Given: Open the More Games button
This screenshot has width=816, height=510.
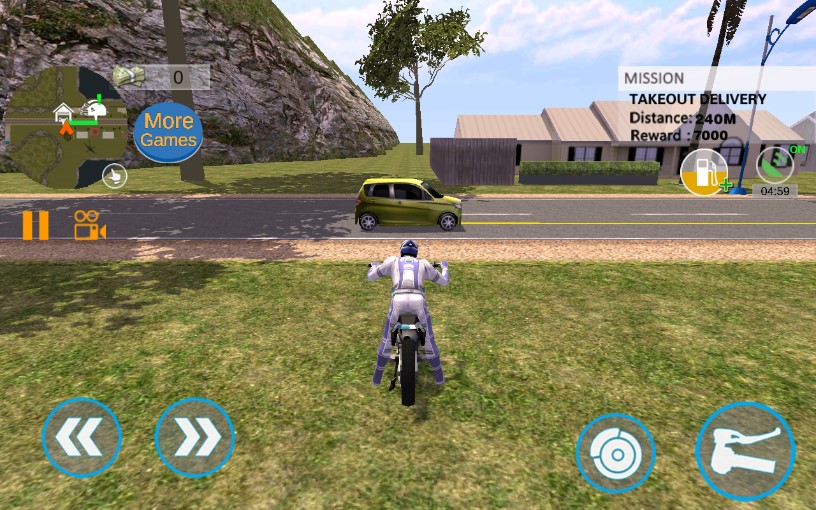Looking at the screenshot, I should pyautogui.click(x=168, y=132).
